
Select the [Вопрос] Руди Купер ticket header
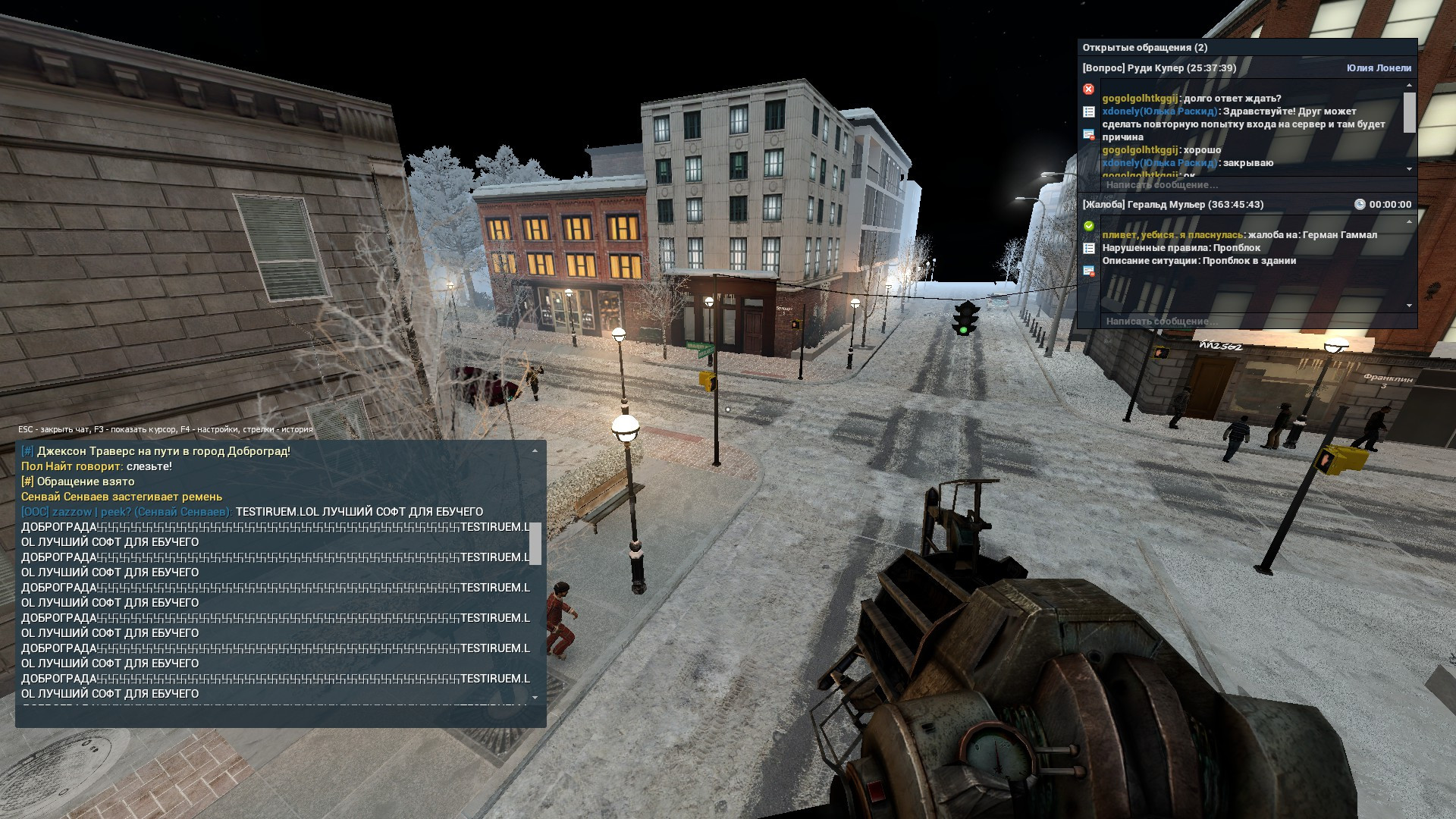(x=1159, y=68)
